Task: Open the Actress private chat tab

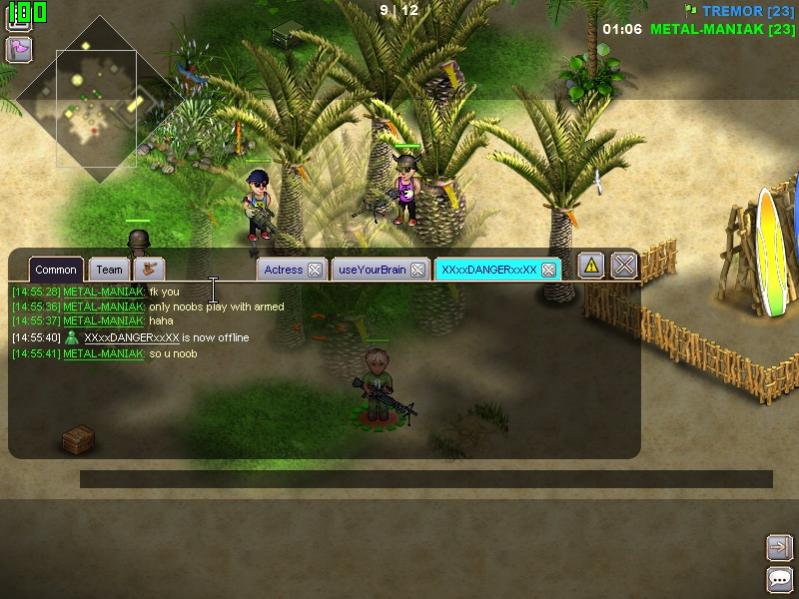Action: coord(283,269)
